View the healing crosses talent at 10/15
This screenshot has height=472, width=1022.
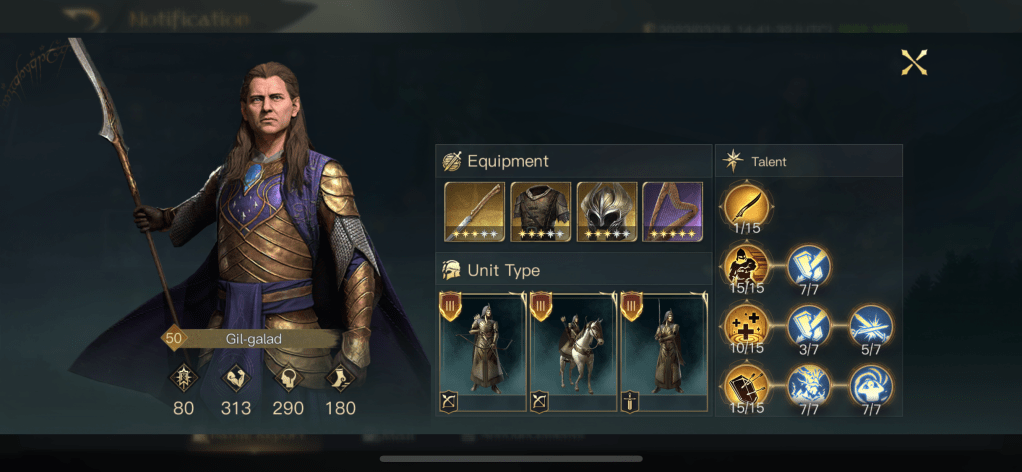(x=745, y=326)
